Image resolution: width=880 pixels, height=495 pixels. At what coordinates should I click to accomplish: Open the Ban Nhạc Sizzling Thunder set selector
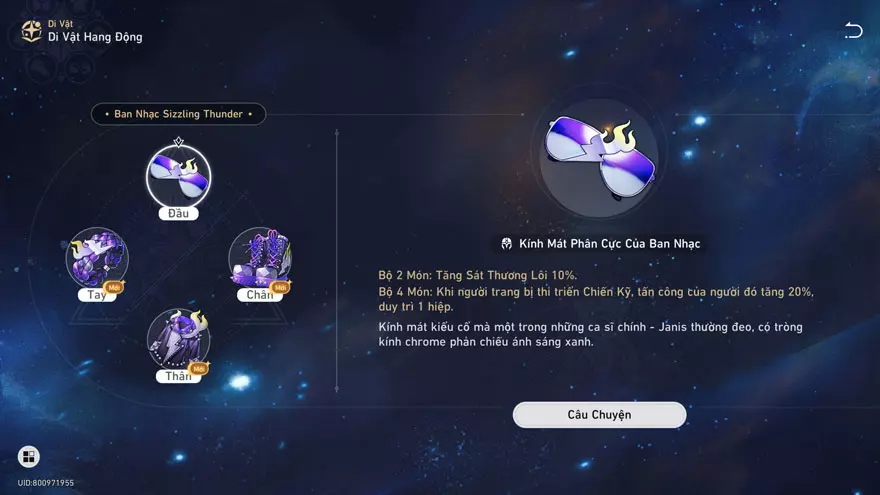178,114
